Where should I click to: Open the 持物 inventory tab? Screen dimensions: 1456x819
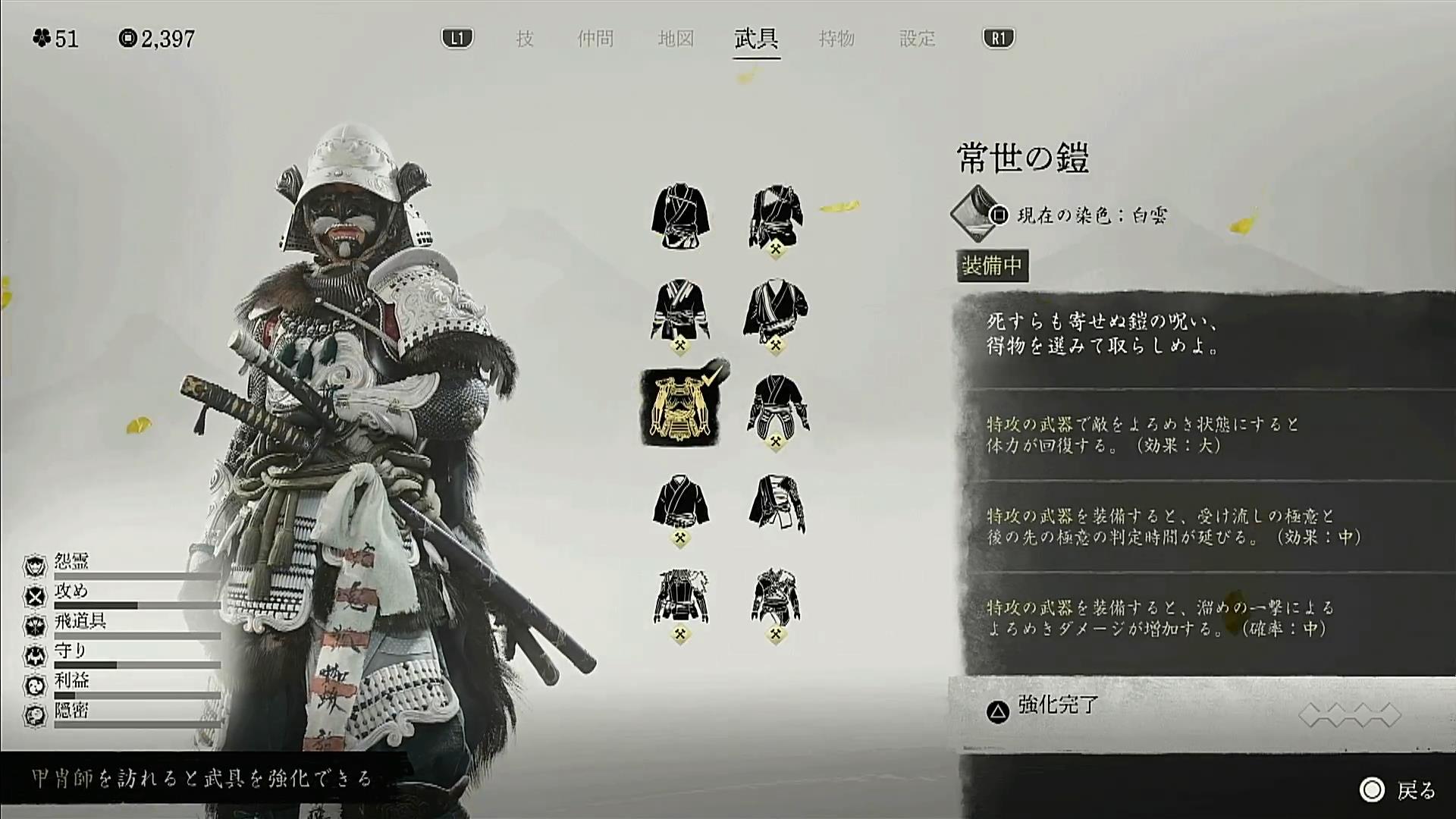point(836,39)
